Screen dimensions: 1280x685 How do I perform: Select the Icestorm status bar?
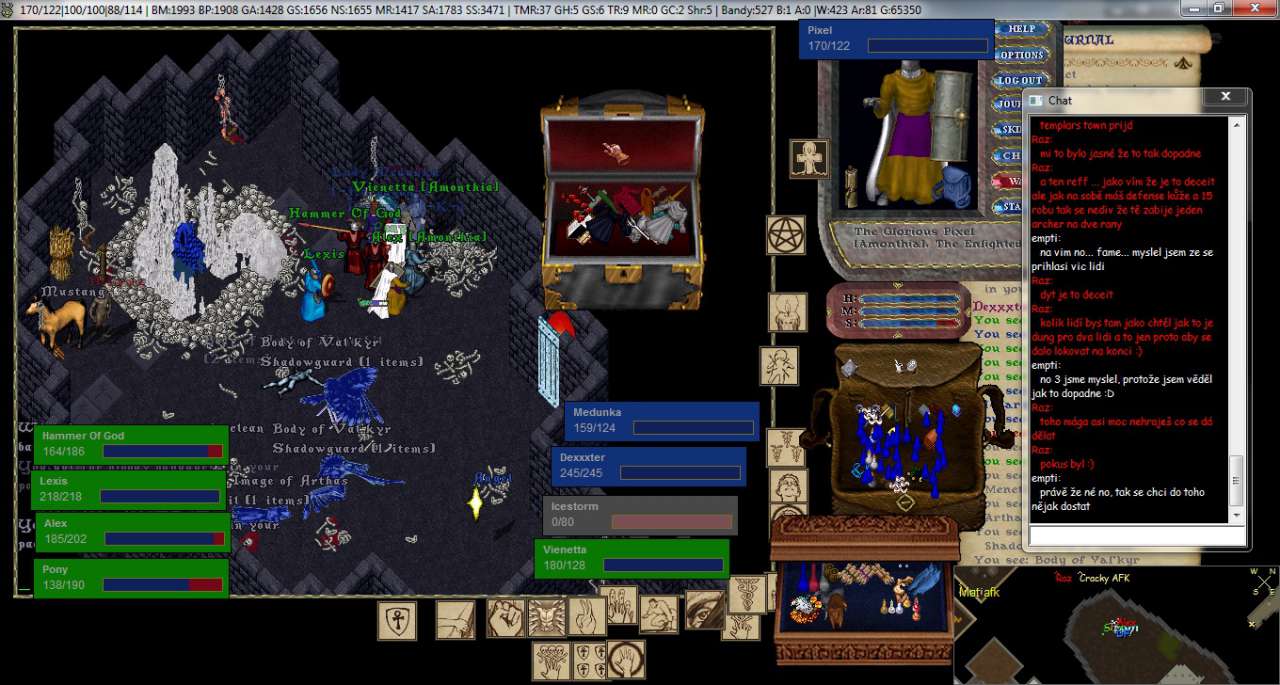(640, 514)
